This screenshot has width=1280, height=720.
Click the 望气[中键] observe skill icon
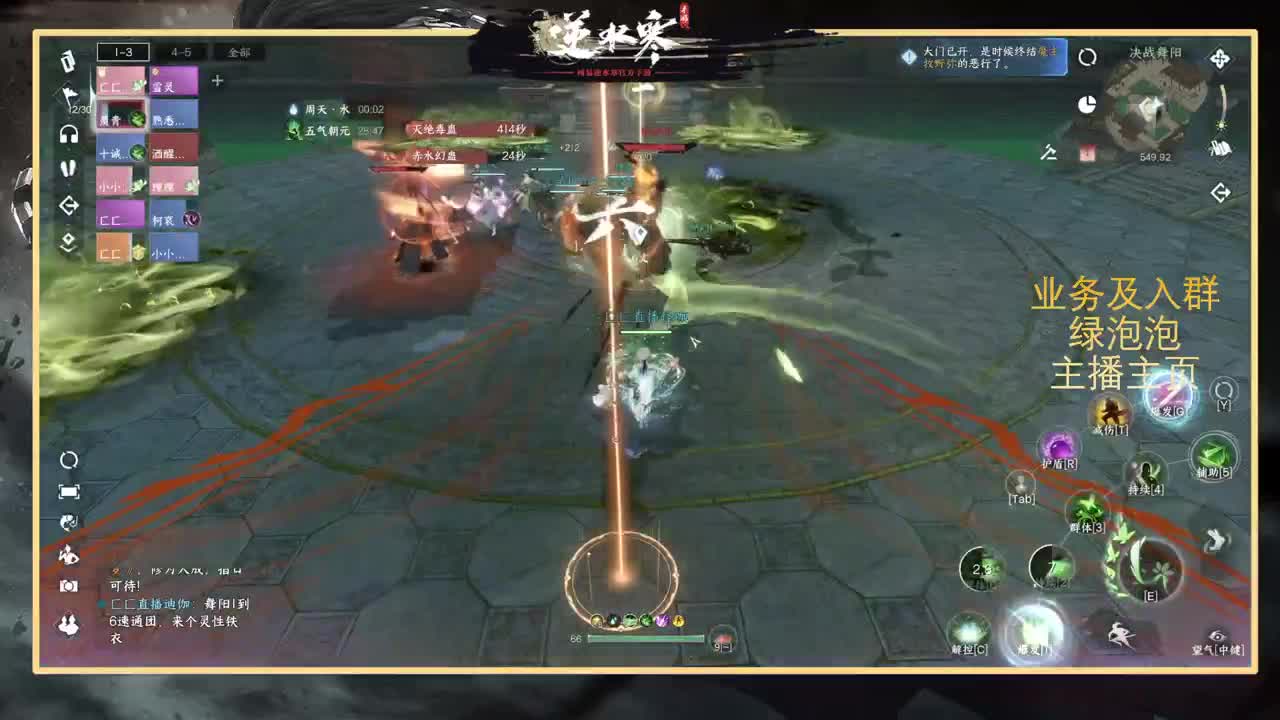(x=1215, y=634)
